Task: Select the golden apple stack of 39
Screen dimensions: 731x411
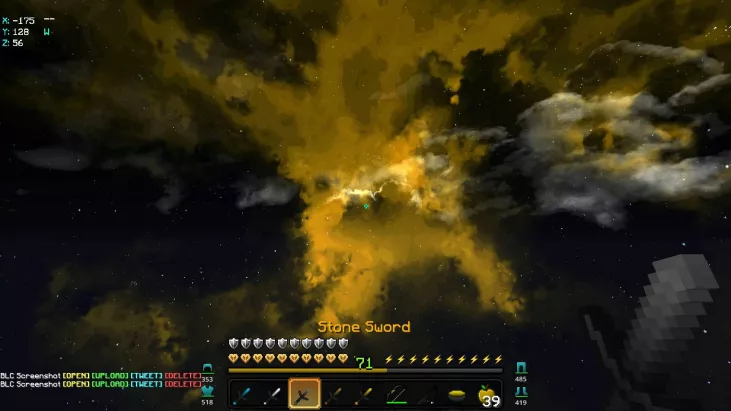Action: click(487, 395)
